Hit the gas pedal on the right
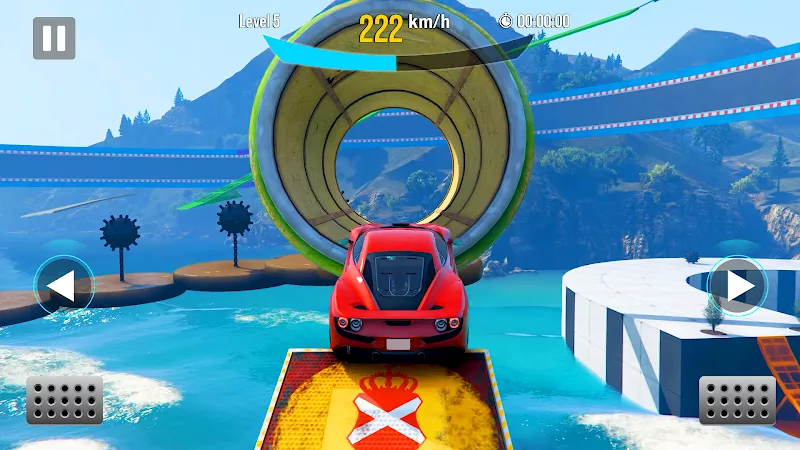Viewport: 800px width, 450px height. [737, 400]
